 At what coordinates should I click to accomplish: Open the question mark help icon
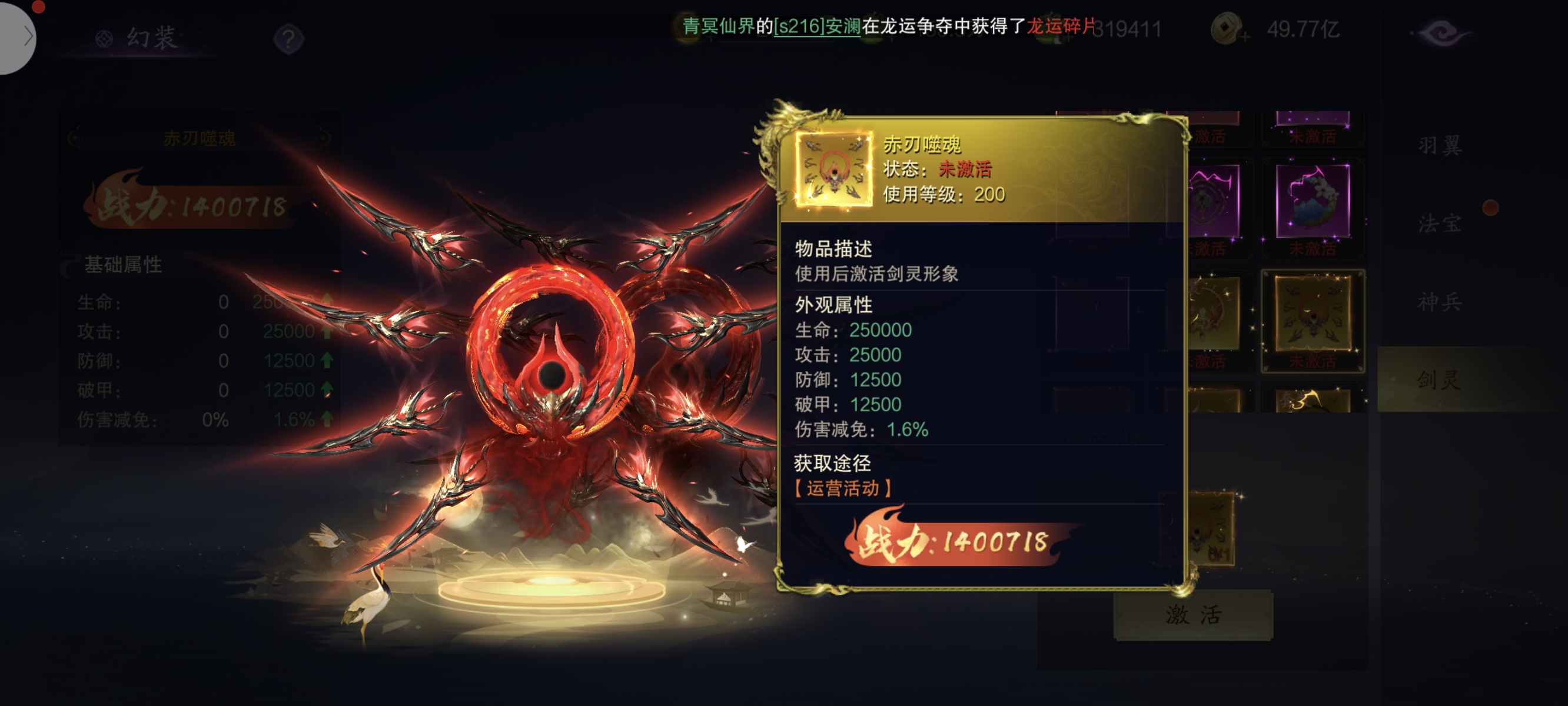tap(288, 39)
